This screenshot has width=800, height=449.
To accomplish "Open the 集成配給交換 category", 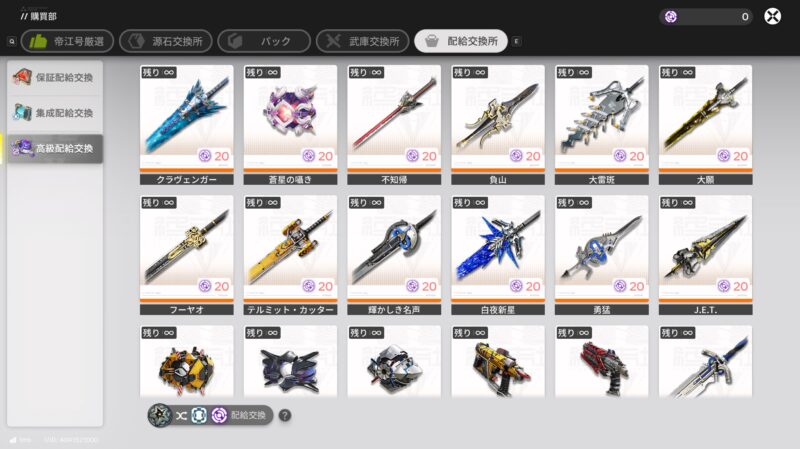I will (55, 113).
